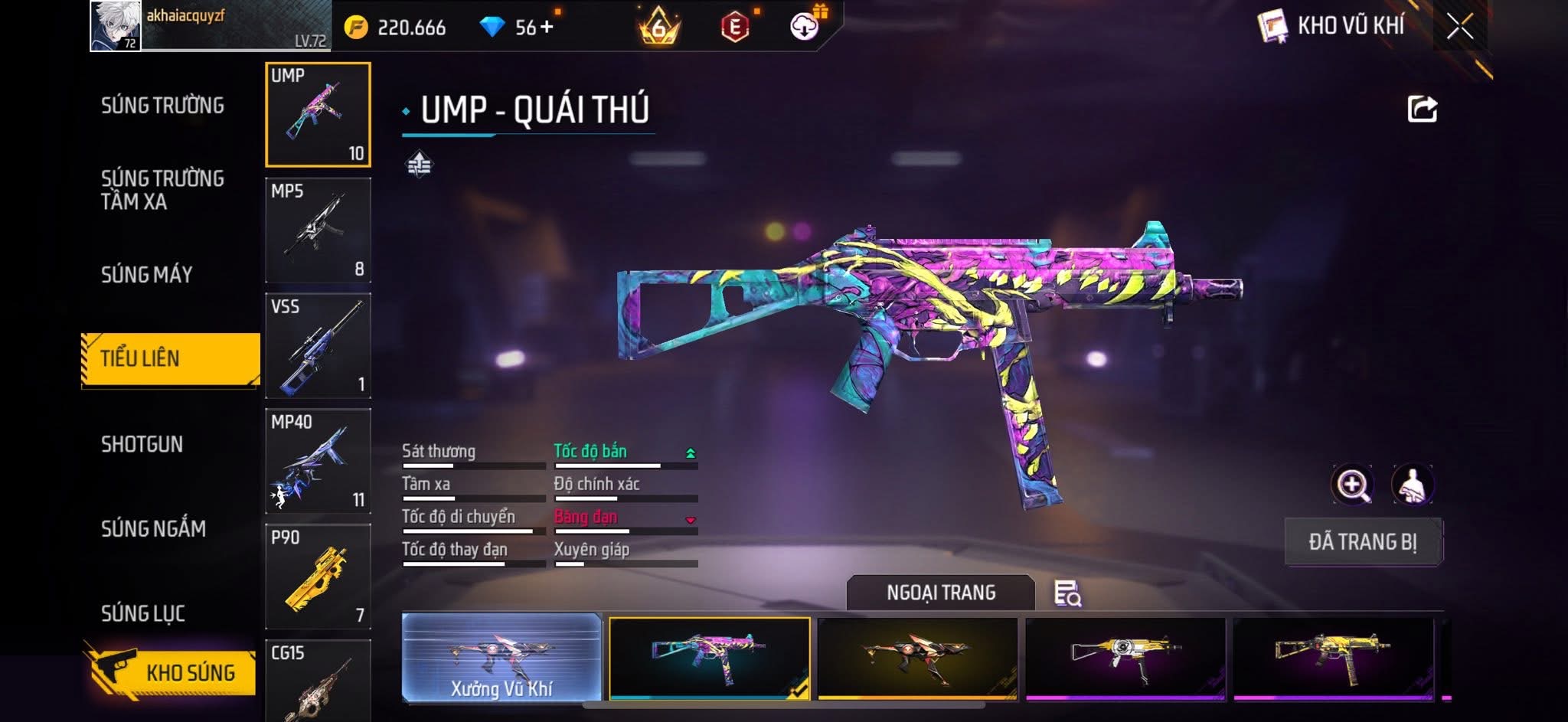The height and width of the screenshot is (722, 1568).
Task: Select the Súng Máy weapon category
Action: tap(147, 275)
